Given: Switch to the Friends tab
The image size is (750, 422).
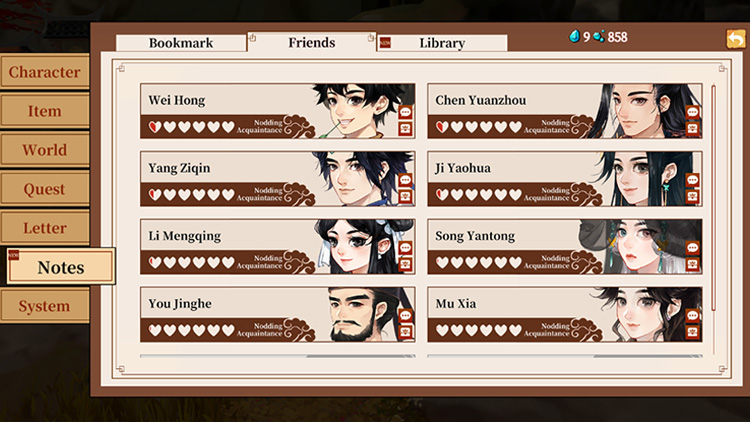Looking at the screenshot, I should tap(311, 43).
